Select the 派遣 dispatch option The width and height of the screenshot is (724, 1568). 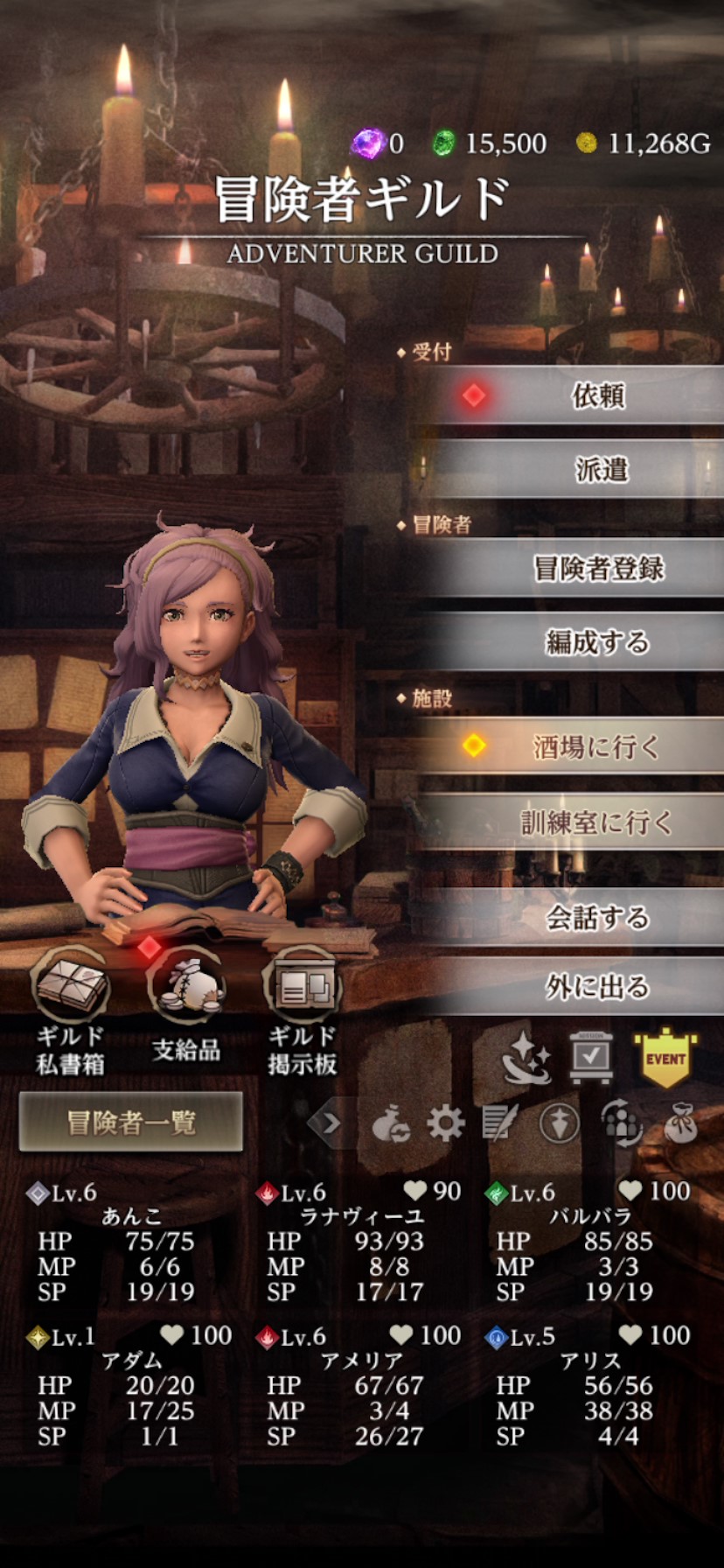(601, 469)
